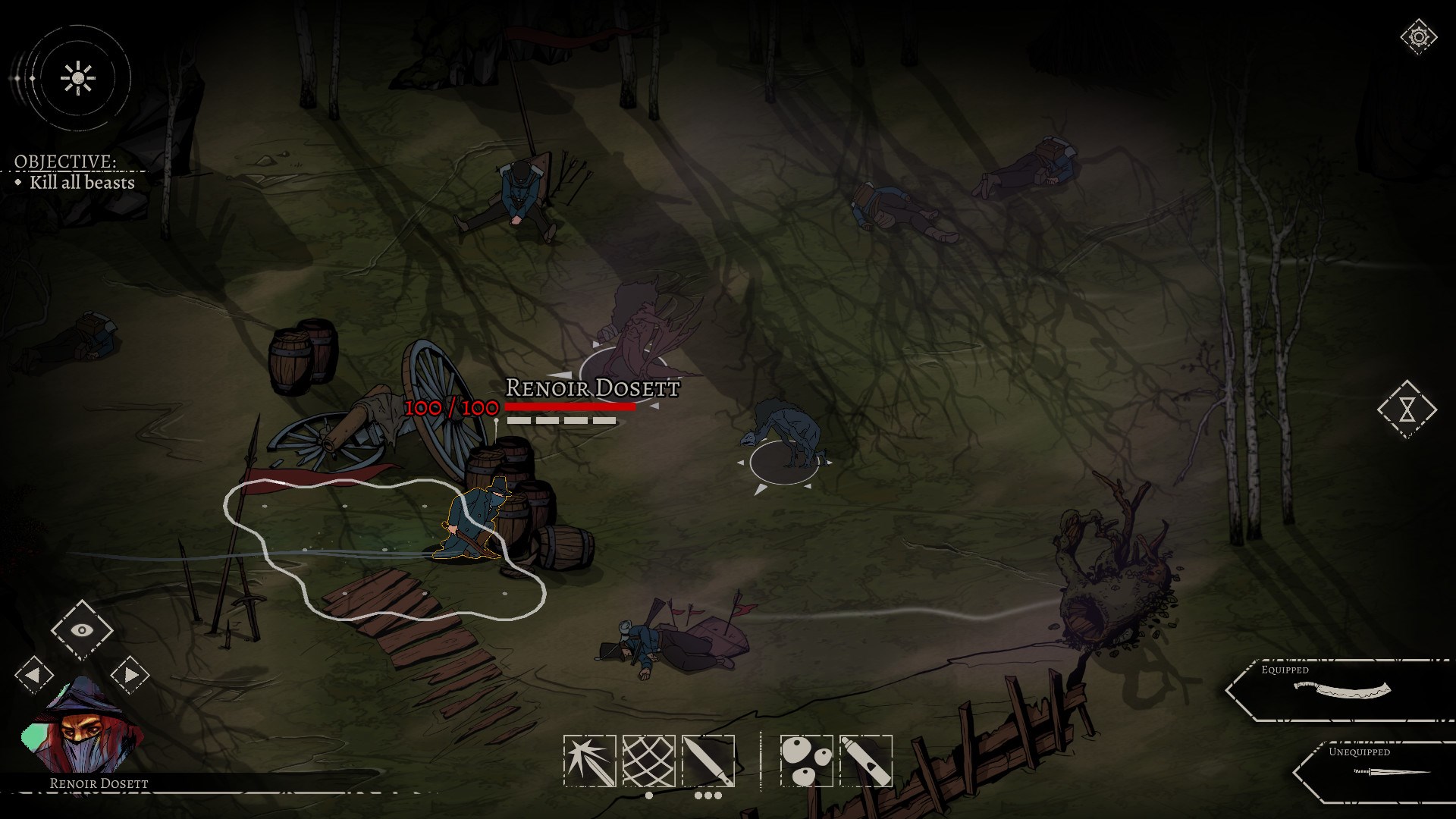
Task: Click the Kill all beasts objective
Action: tap(81, 183)
